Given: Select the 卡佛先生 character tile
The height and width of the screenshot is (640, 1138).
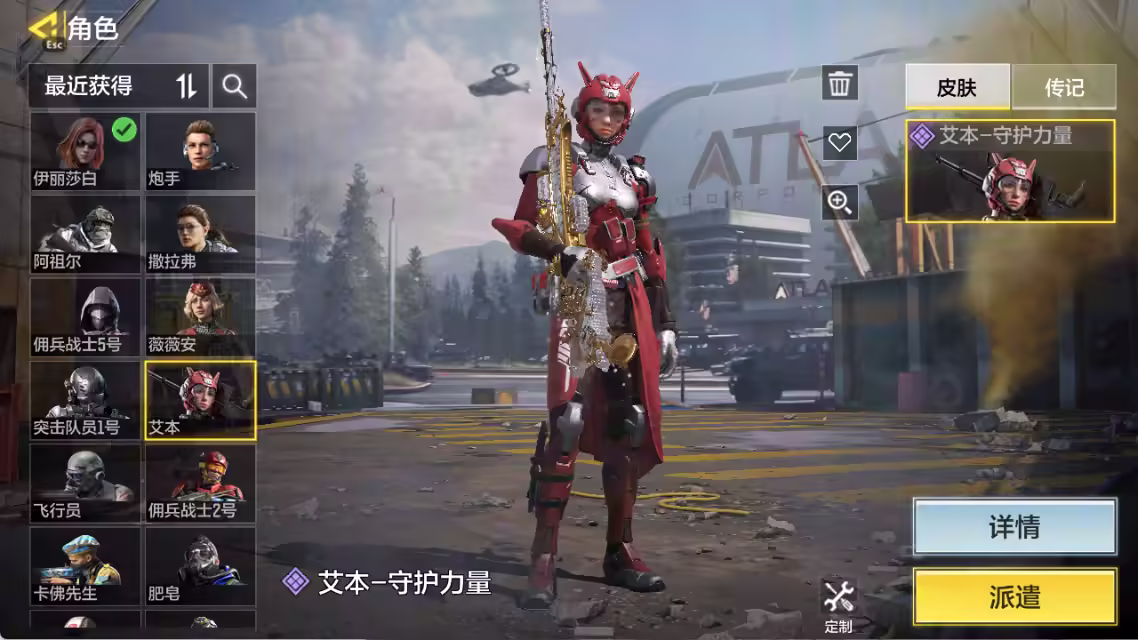Looking at the screenshot, I should point(85,566).
